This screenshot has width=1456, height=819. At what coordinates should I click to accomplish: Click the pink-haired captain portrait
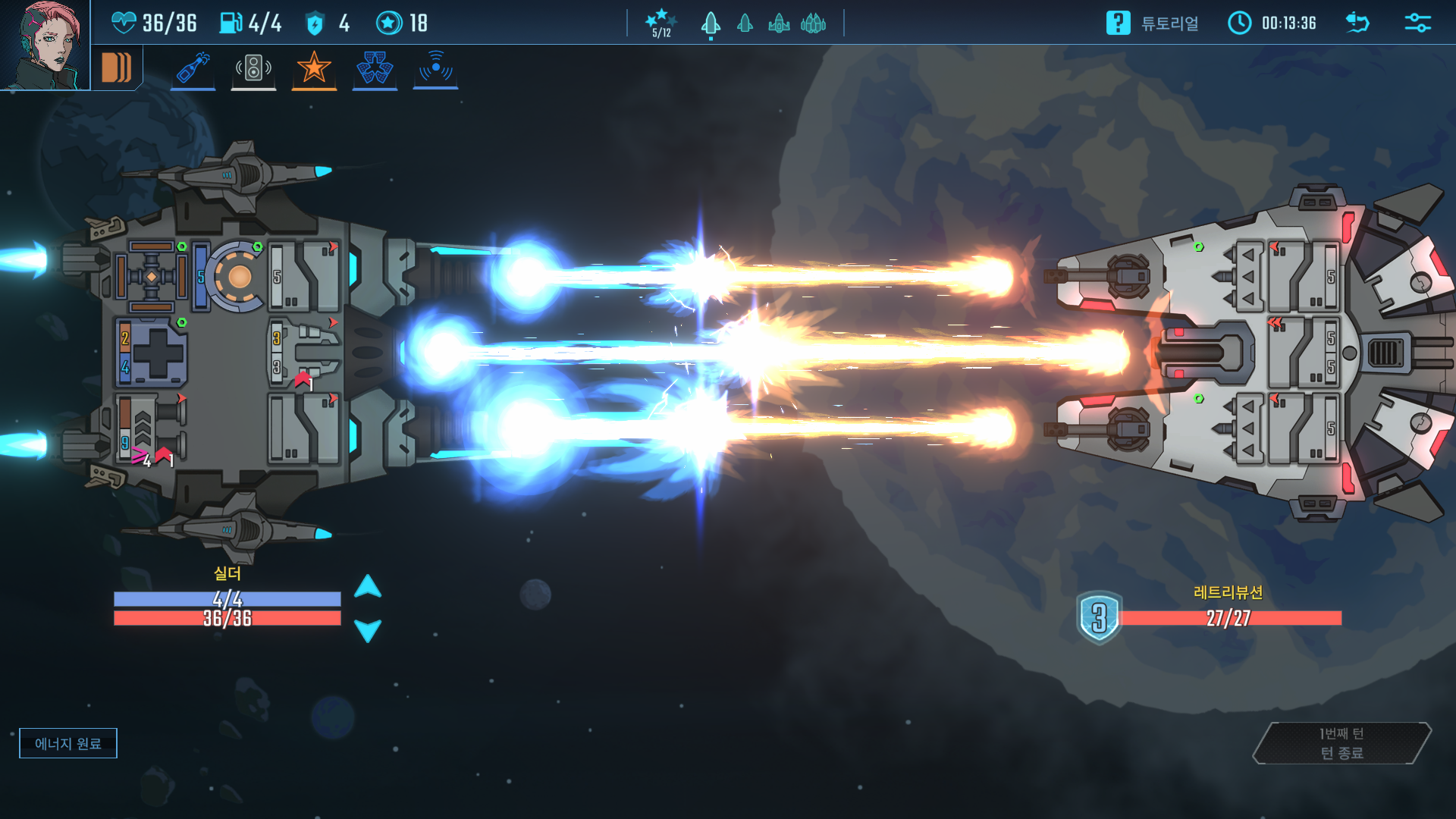click(x=44, y=44)
